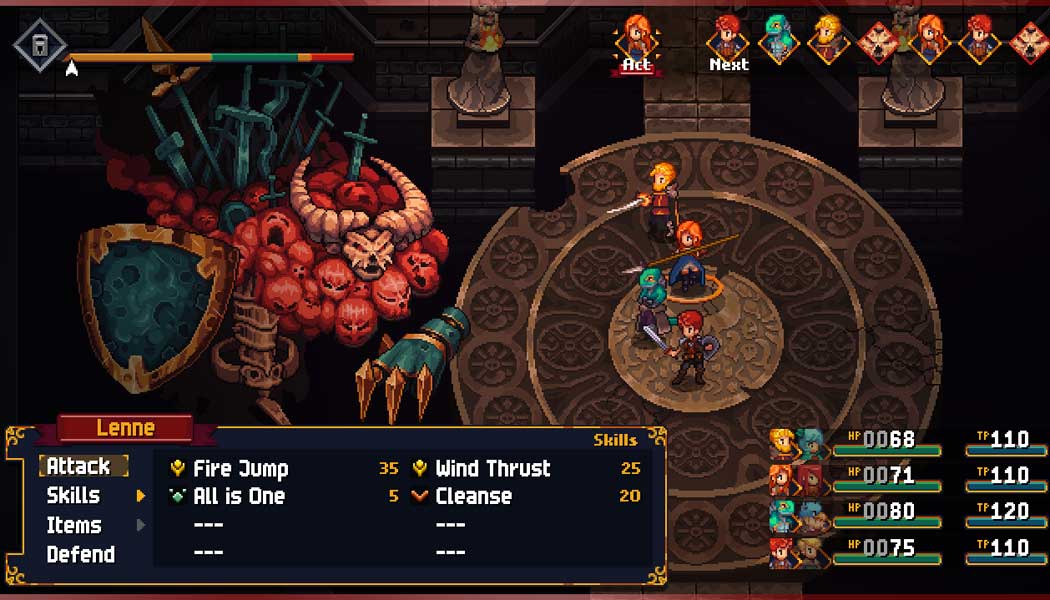Cast the Cleanse skill

pos(473,496)
